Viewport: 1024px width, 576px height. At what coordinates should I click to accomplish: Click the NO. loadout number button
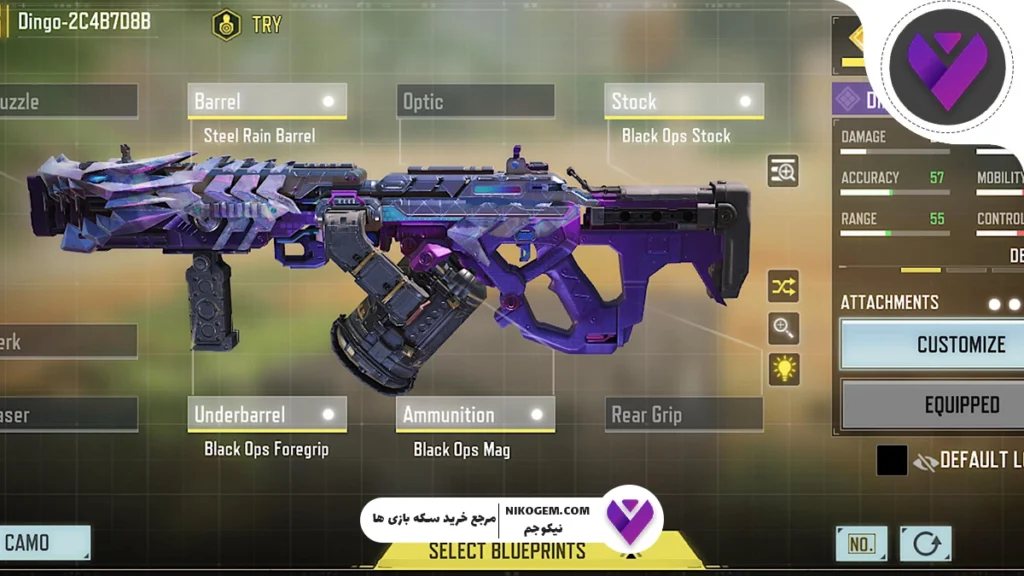tap(861, 544)
